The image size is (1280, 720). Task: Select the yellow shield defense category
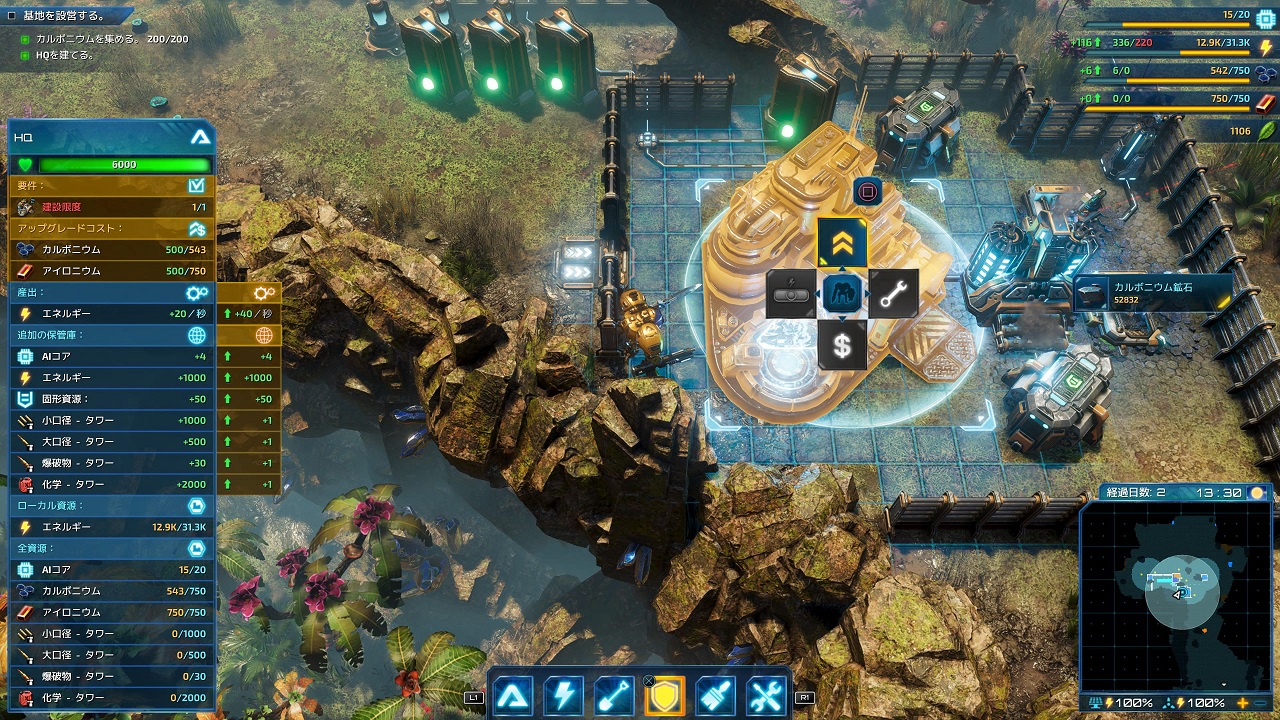pos(665,696)
